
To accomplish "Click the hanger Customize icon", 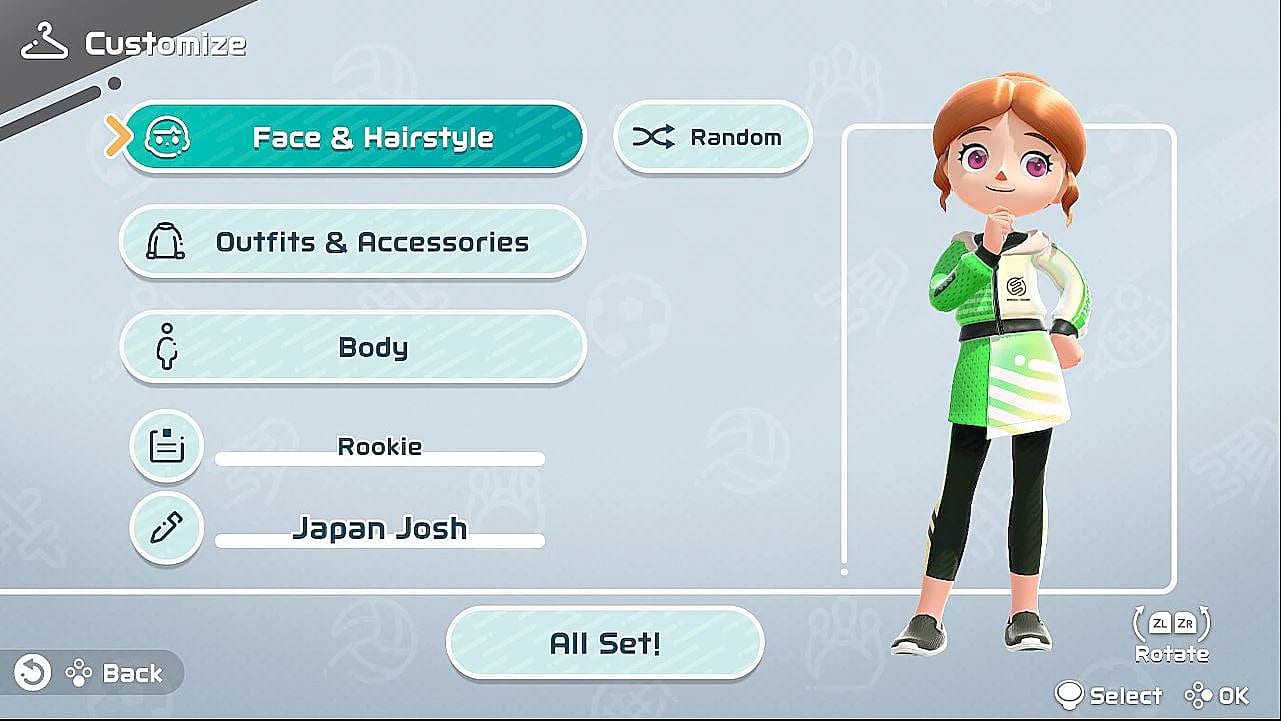I will click(44, 38).
